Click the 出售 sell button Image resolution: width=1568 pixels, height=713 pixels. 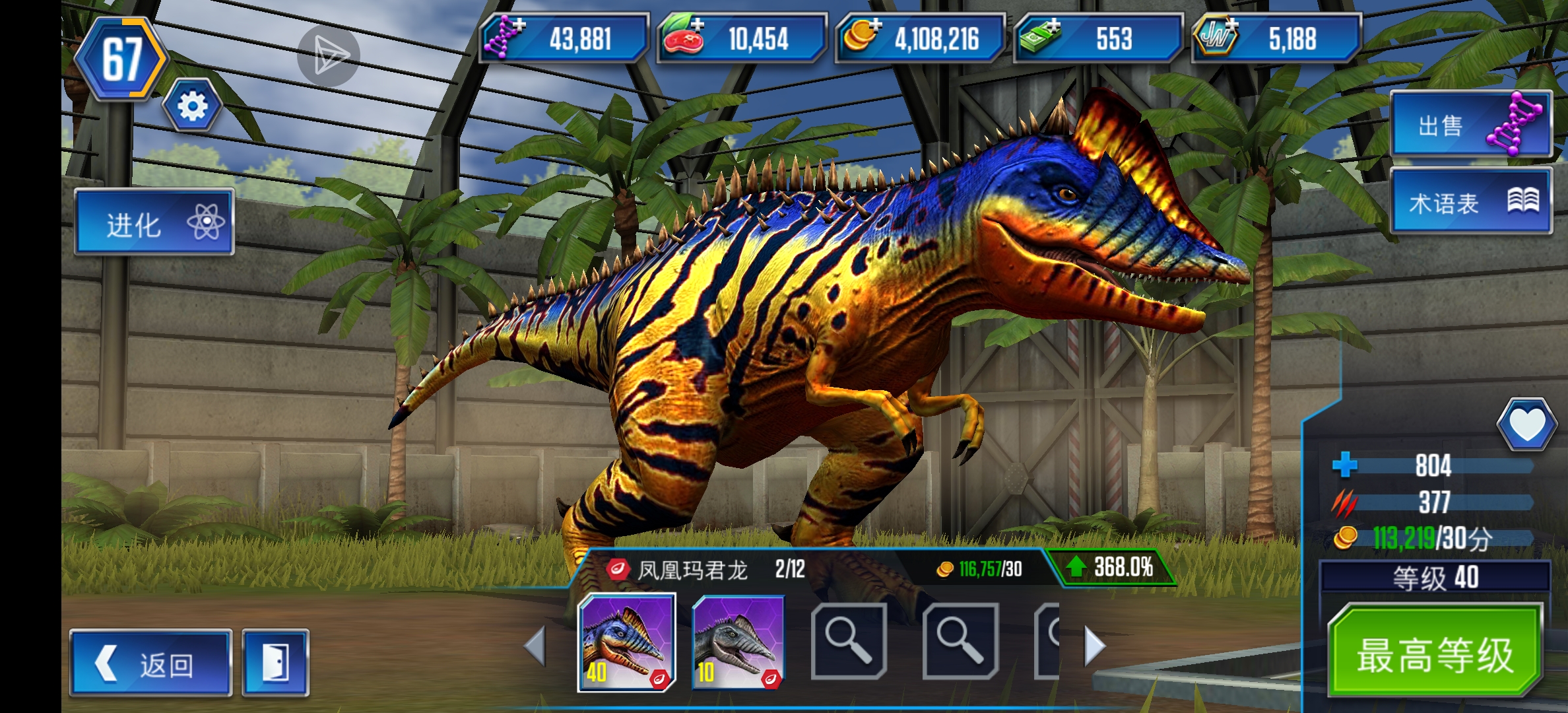click(x=1471, y=124)
